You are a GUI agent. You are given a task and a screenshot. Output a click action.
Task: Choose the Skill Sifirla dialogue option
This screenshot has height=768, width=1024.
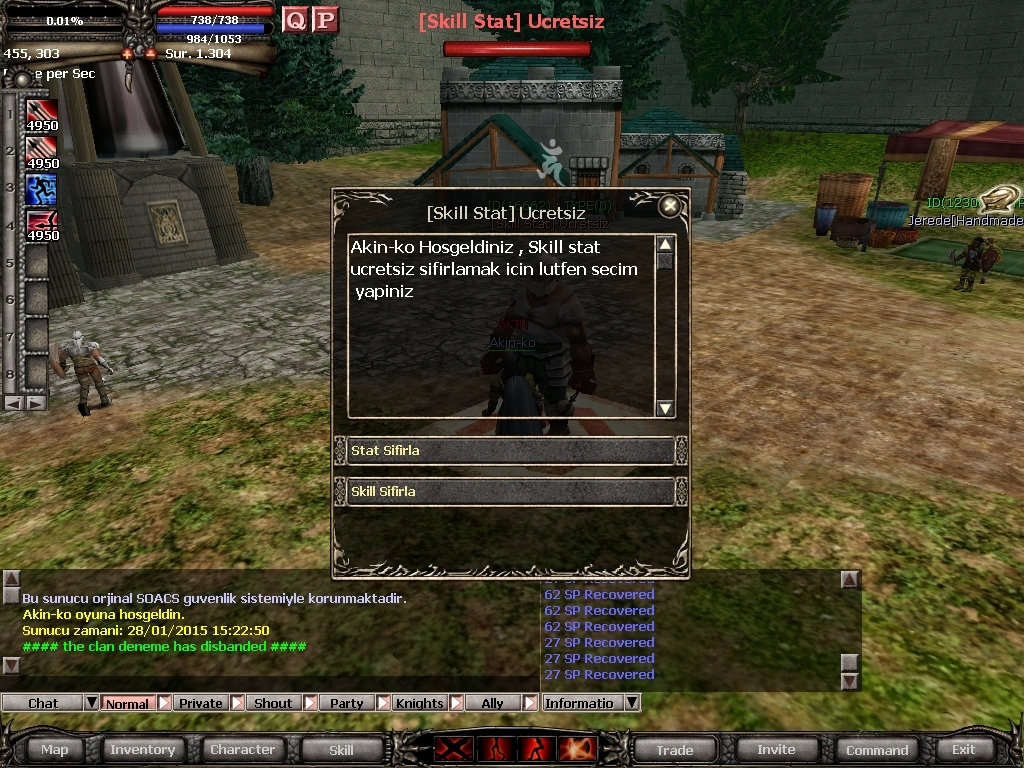click(x=510, y=492)
